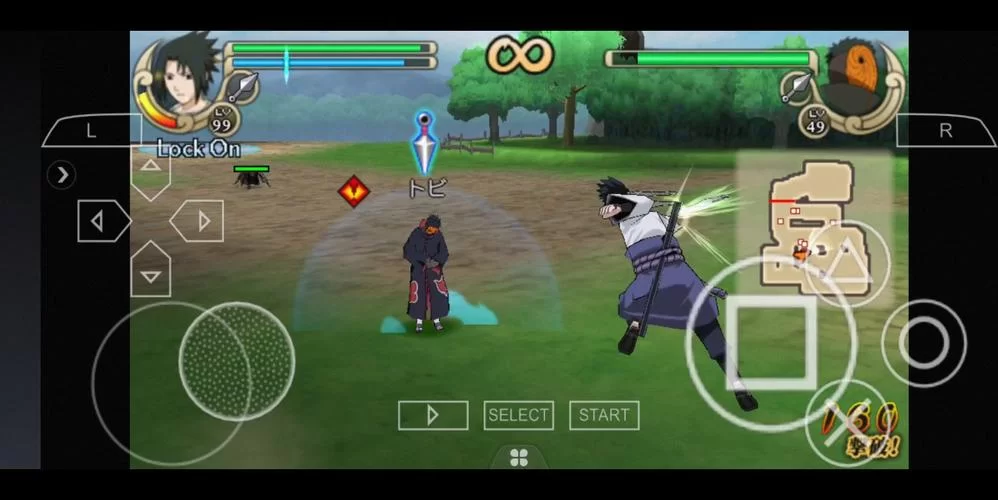The width and height of the screenshot is (998, 500).
Task: Click the START button
Action: pos(604,415)
